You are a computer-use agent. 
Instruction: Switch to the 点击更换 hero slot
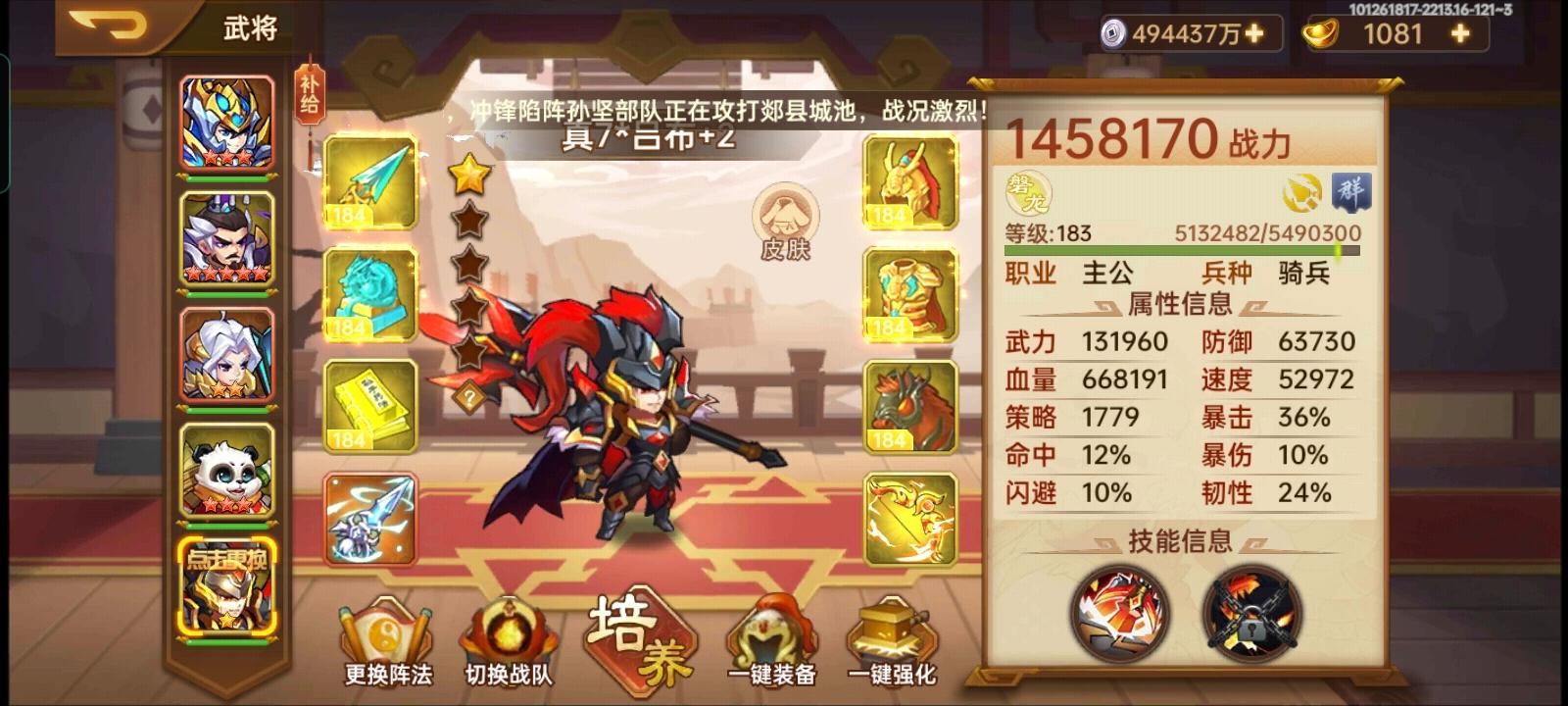point(227,588)
